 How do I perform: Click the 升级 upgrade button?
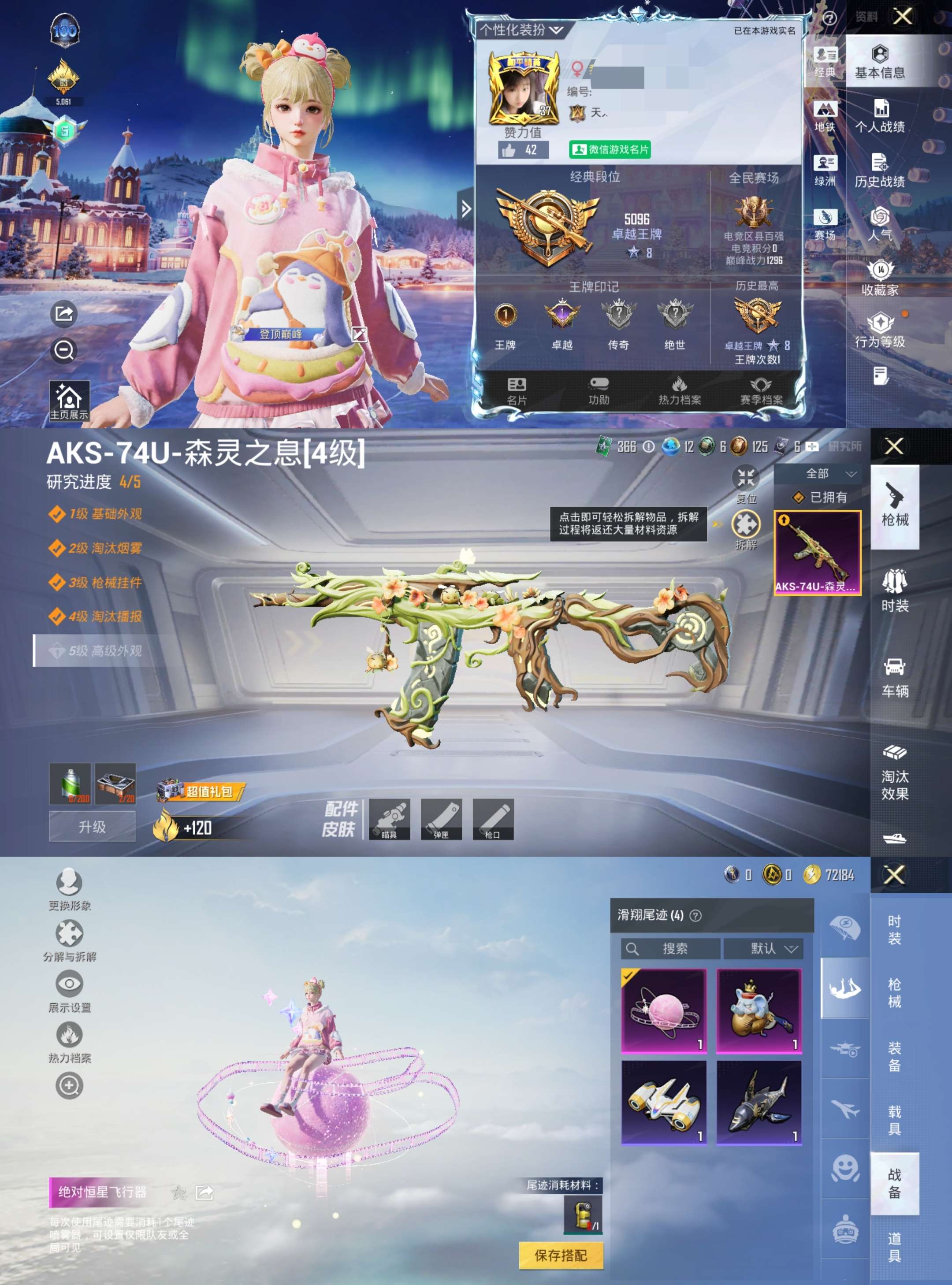[92, 827]
